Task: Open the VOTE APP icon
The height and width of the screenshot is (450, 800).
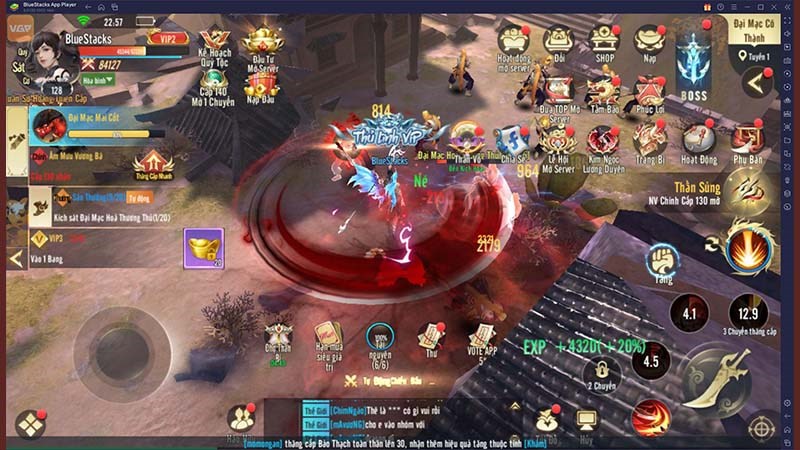Action: [x=482, y=338]
